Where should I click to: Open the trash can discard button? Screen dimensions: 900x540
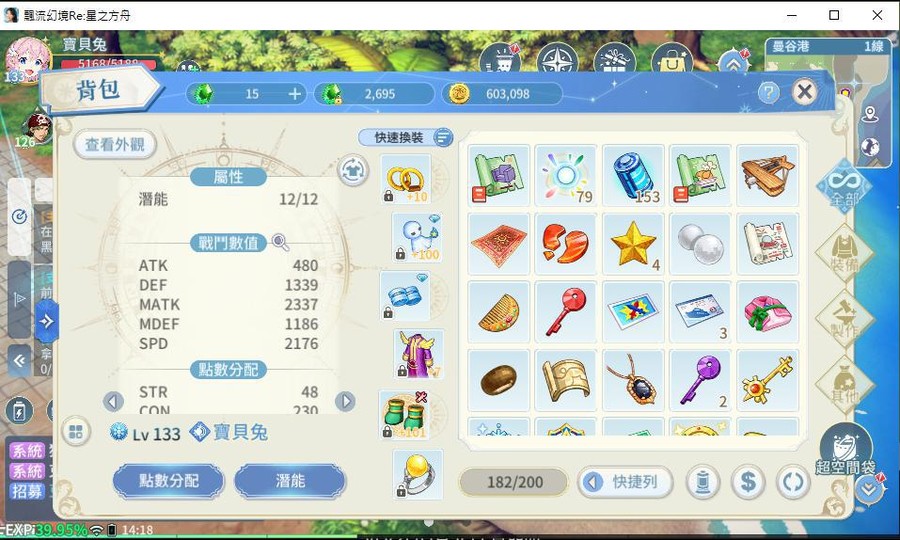click(702, 482)
